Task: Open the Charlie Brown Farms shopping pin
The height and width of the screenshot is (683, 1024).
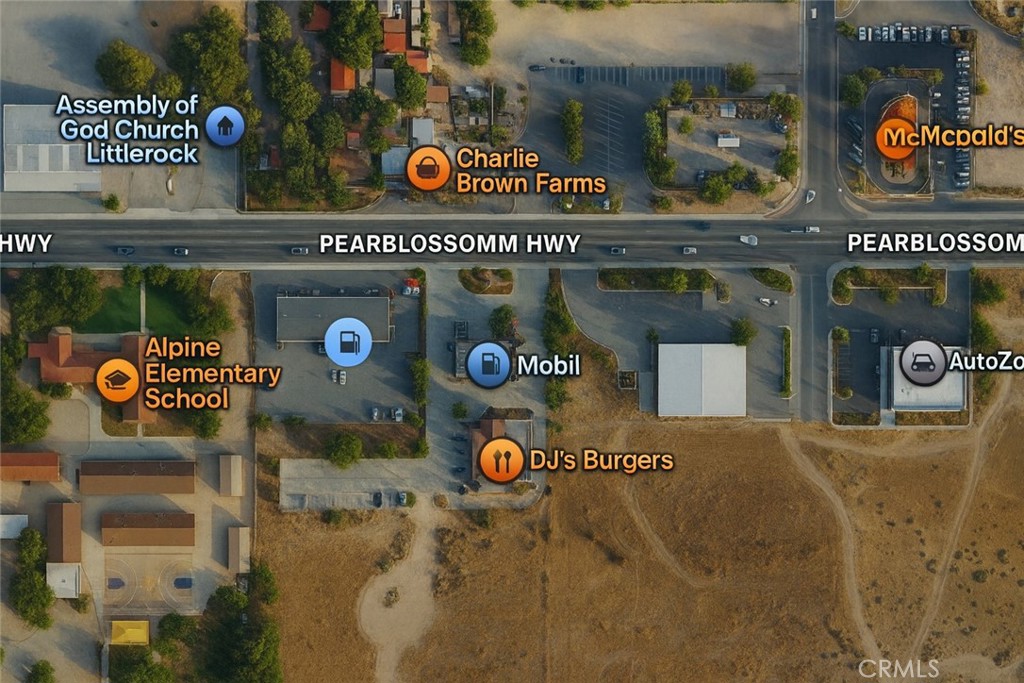Action: tap(428, 168)
